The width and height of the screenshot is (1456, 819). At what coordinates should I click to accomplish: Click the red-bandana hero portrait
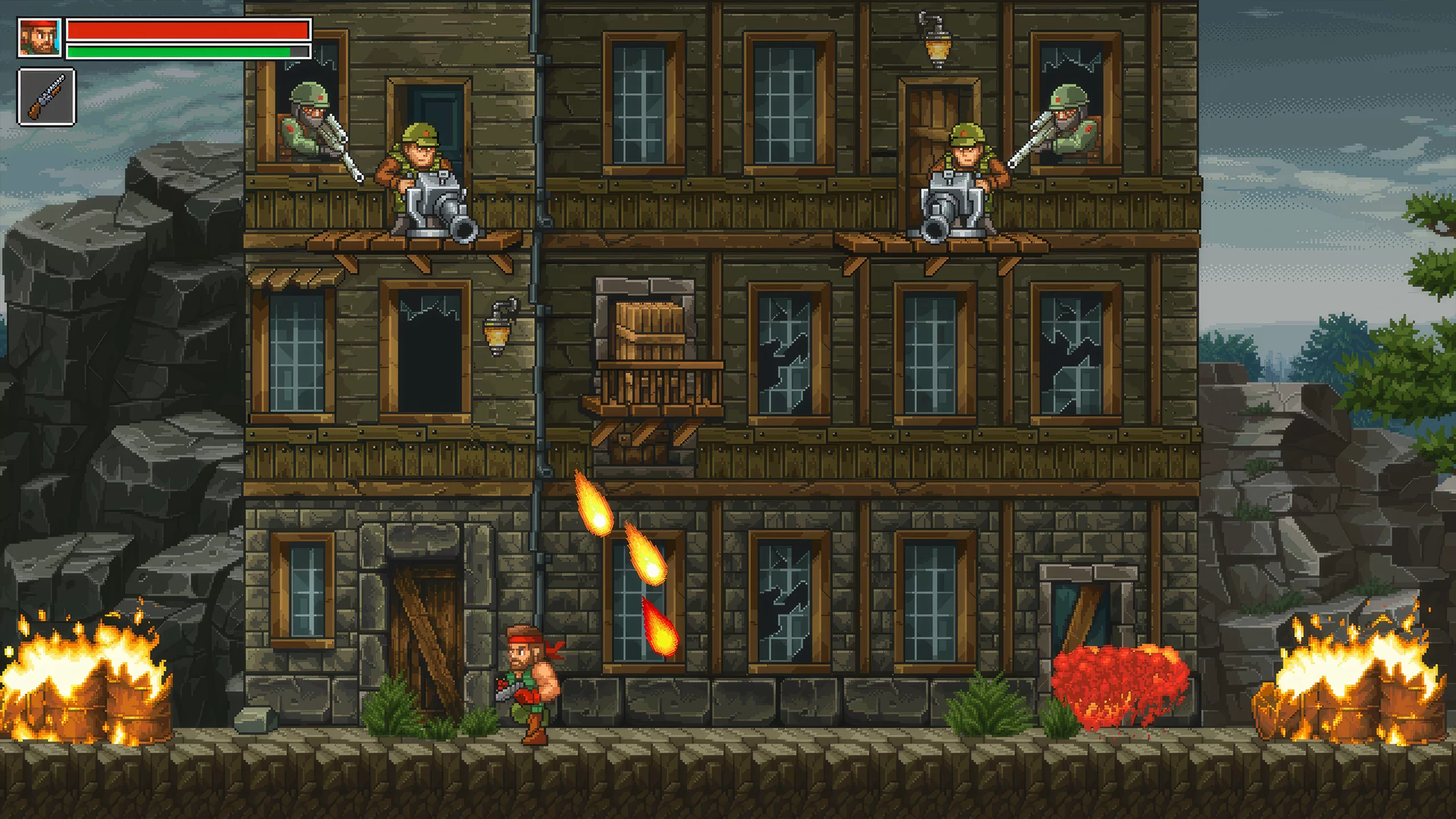(39, 38)
